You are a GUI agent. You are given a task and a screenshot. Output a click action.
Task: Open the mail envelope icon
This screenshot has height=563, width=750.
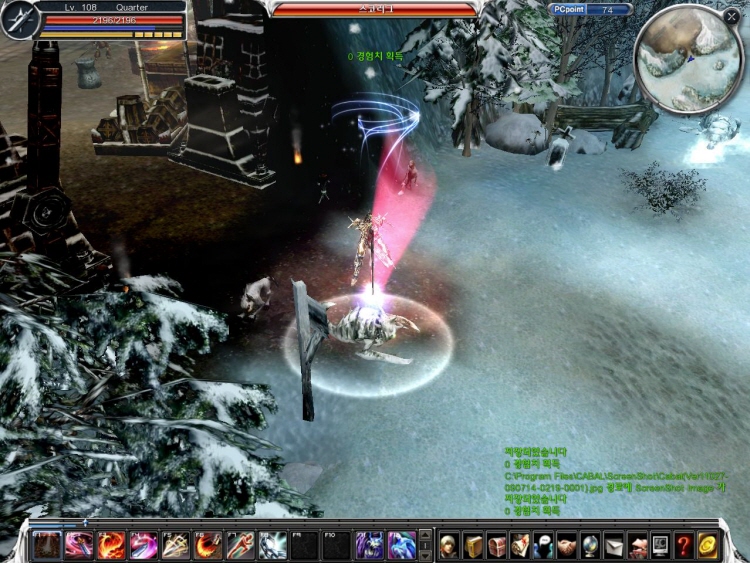point(613,545)
